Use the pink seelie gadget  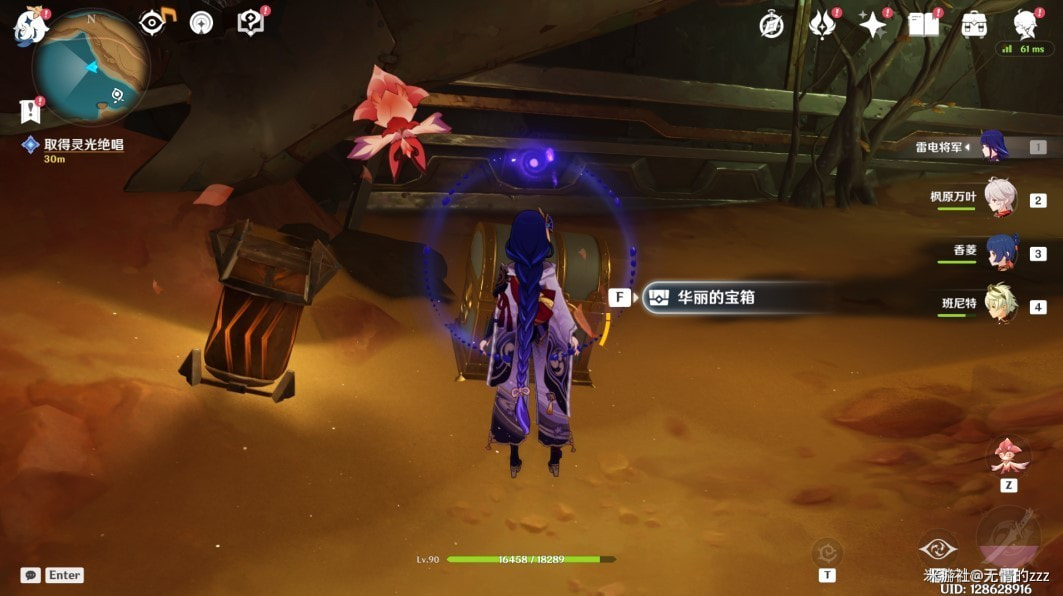[1008, 458]
